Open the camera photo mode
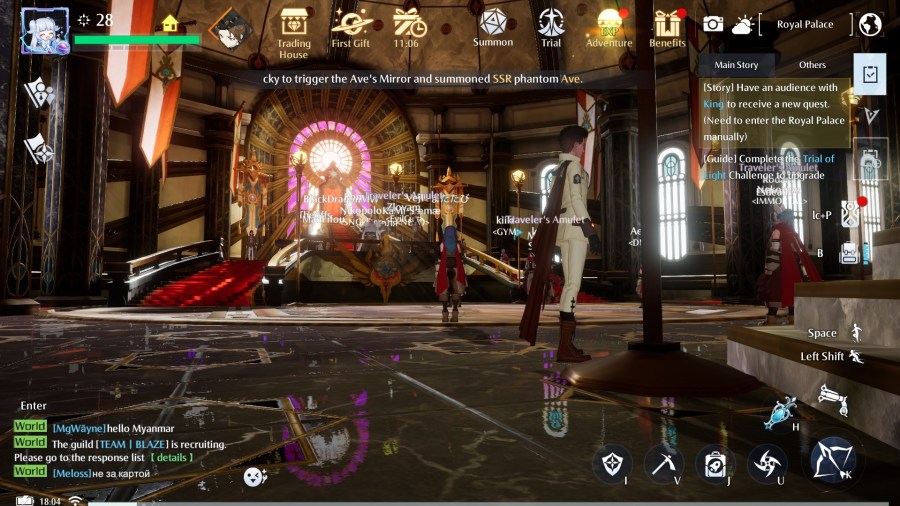This screenshot has height=506, width=900. [713, 24]
